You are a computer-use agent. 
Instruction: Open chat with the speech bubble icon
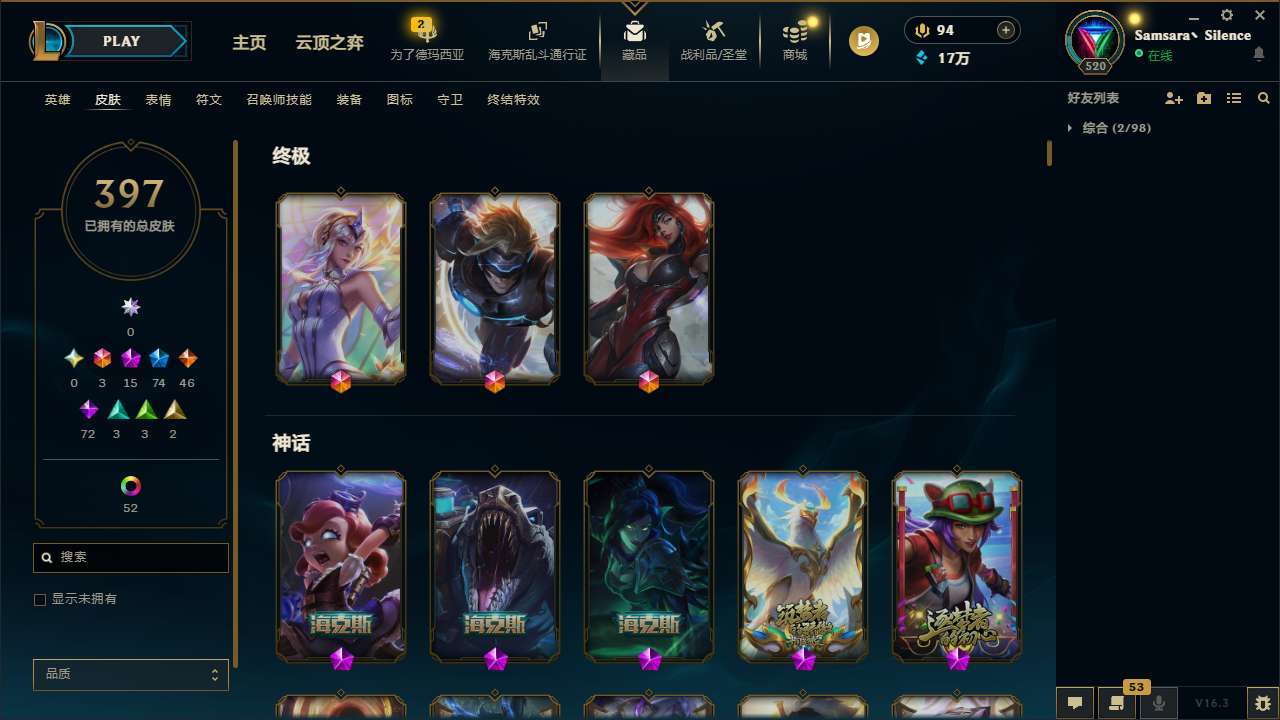[1073, 701]
